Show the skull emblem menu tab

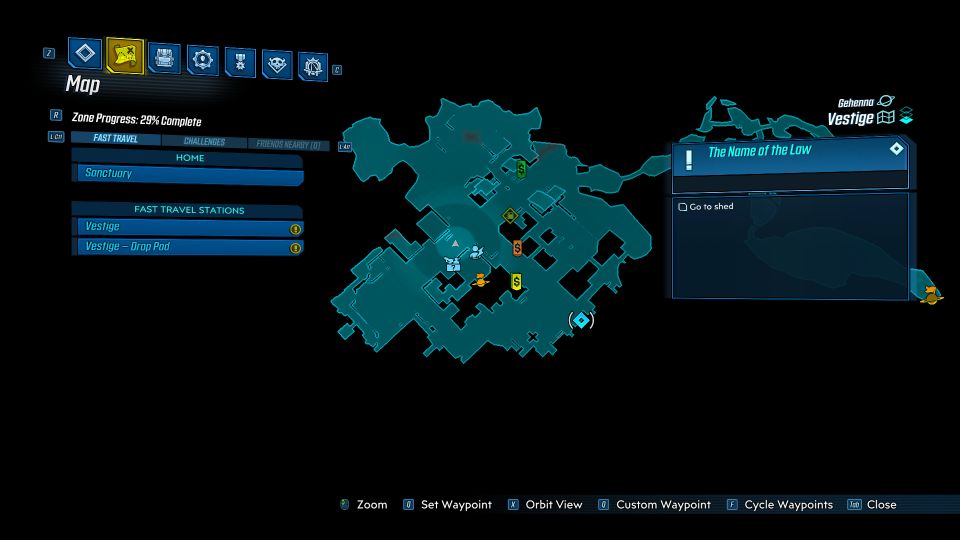point(277,64)
